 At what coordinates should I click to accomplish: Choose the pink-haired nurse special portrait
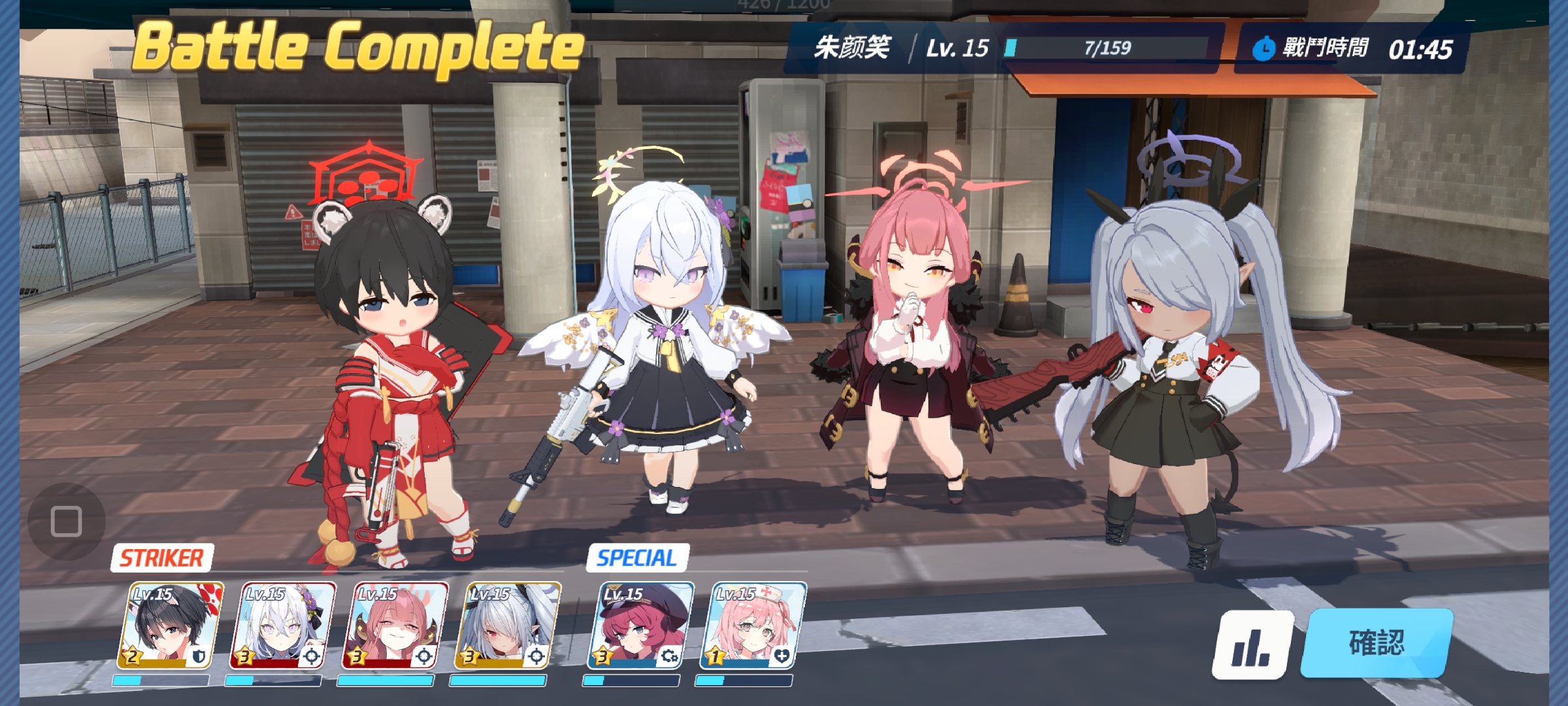751,626
